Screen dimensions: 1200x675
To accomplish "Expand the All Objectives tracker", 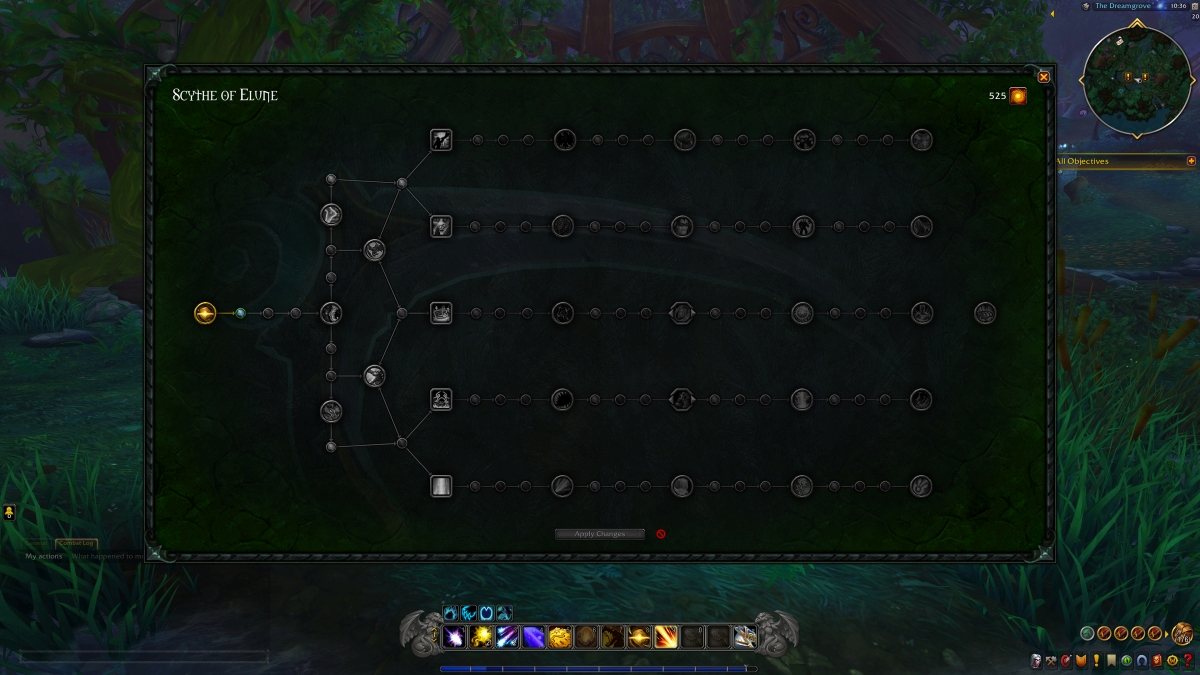I will pos(1191,161).
